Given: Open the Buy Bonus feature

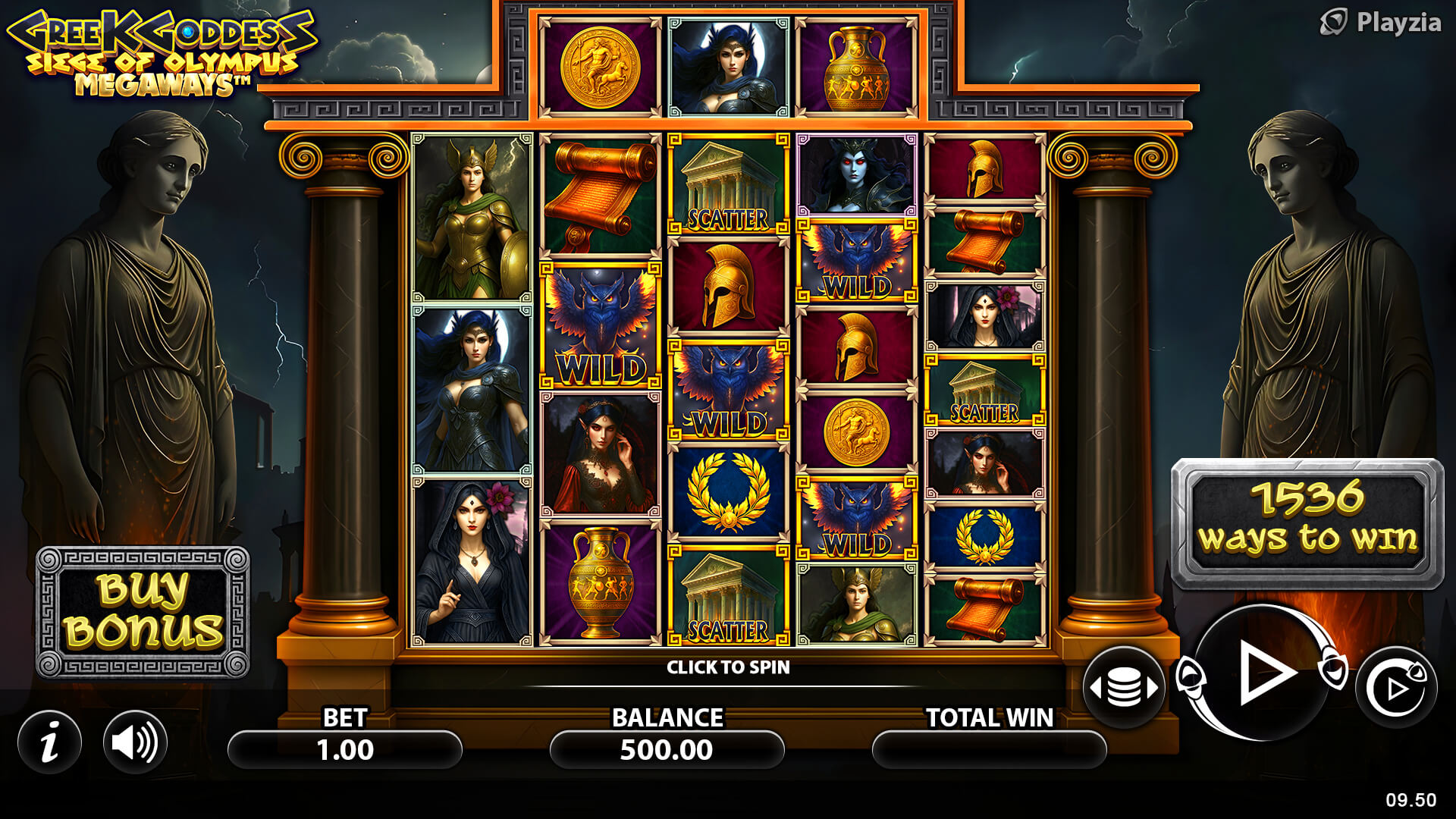Looking at the screenshot, I should [x=143, y=612].
